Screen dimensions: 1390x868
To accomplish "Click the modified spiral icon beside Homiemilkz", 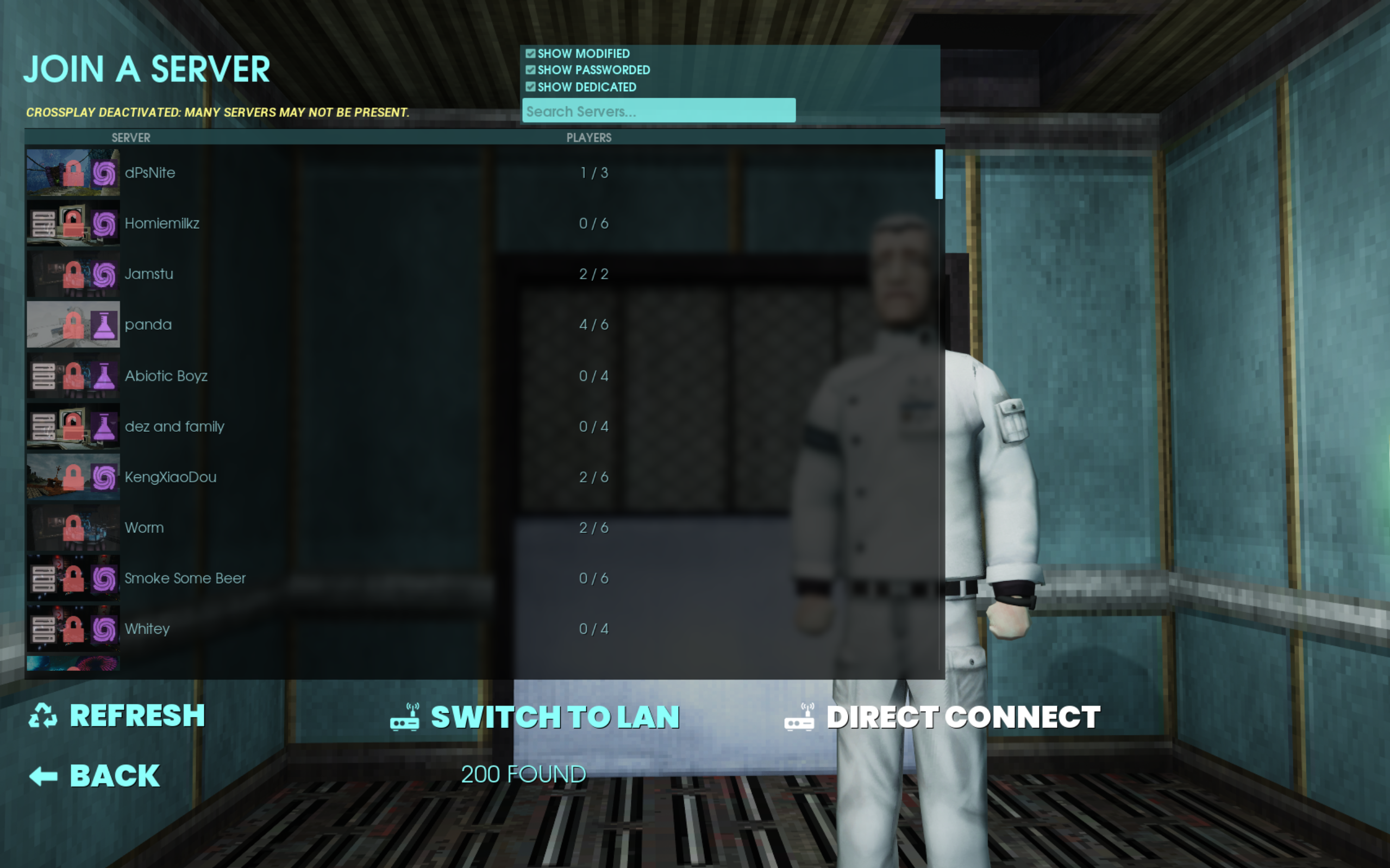I will click(x=105, y=223).
